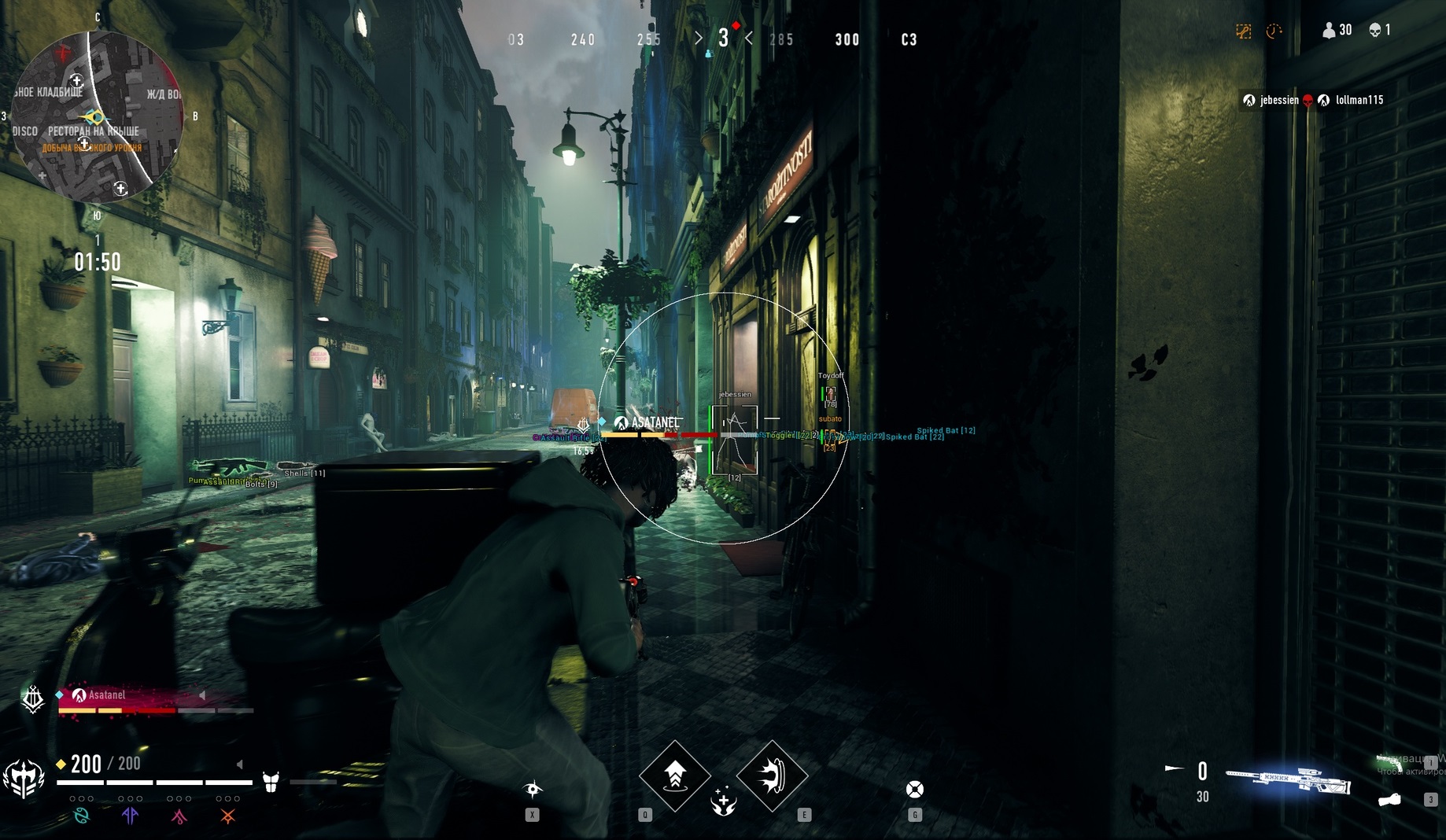Viewport: 1446px width, 840px height.
Task: Click the lifebuoy-shaped consumable icon
Action: point(914,790)
